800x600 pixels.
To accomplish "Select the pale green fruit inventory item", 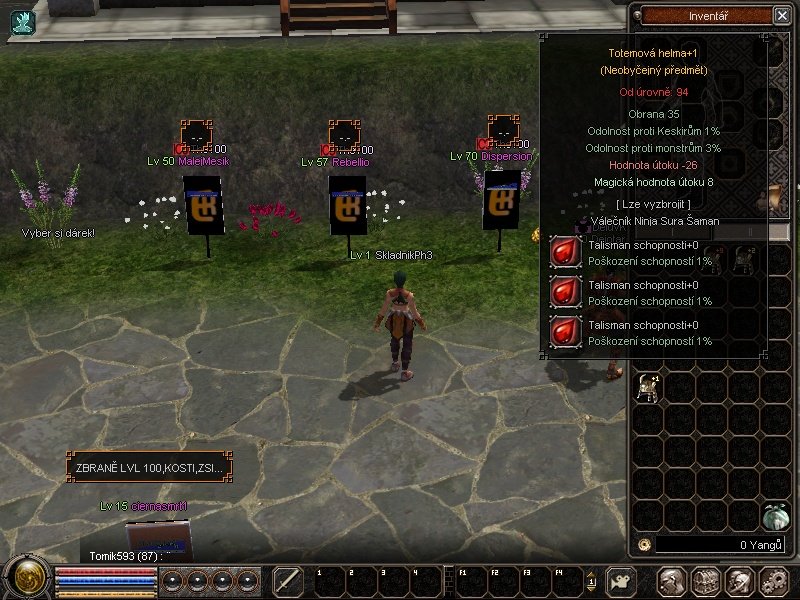I will [775, 515].
